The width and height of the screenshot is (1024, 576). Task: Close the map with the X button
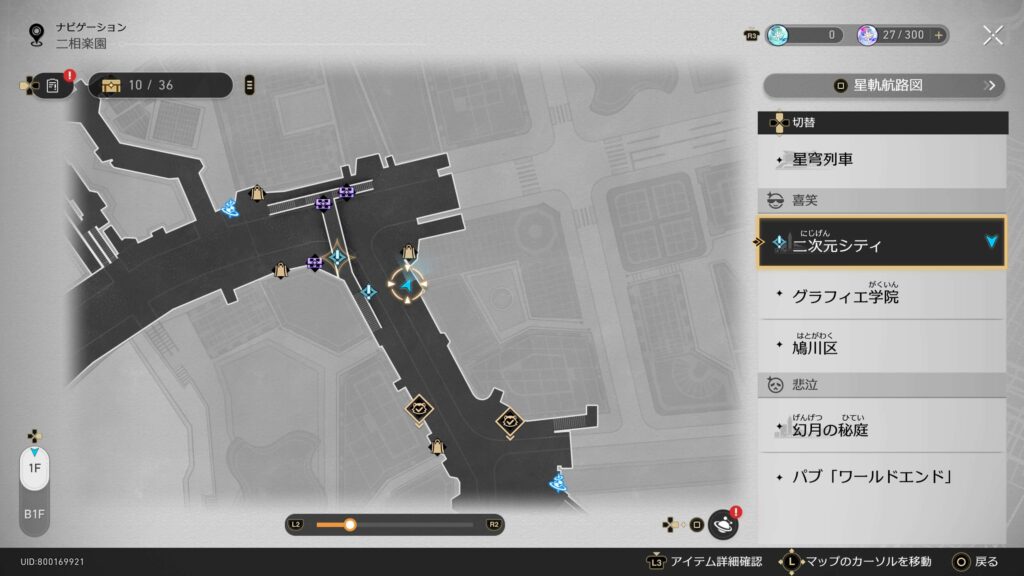click(x=992, y=35)
